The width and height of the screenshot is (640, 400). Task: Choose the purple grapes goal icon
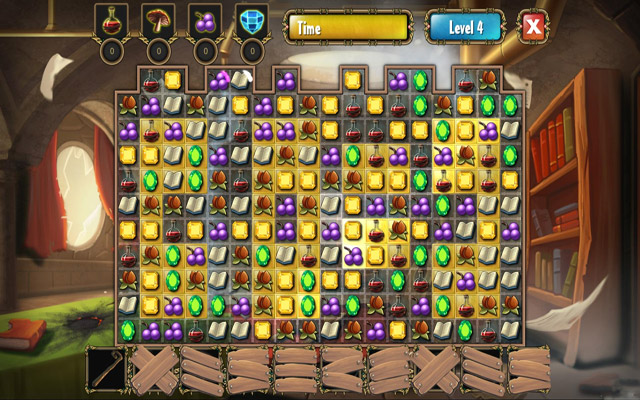[x=206, y=20]
